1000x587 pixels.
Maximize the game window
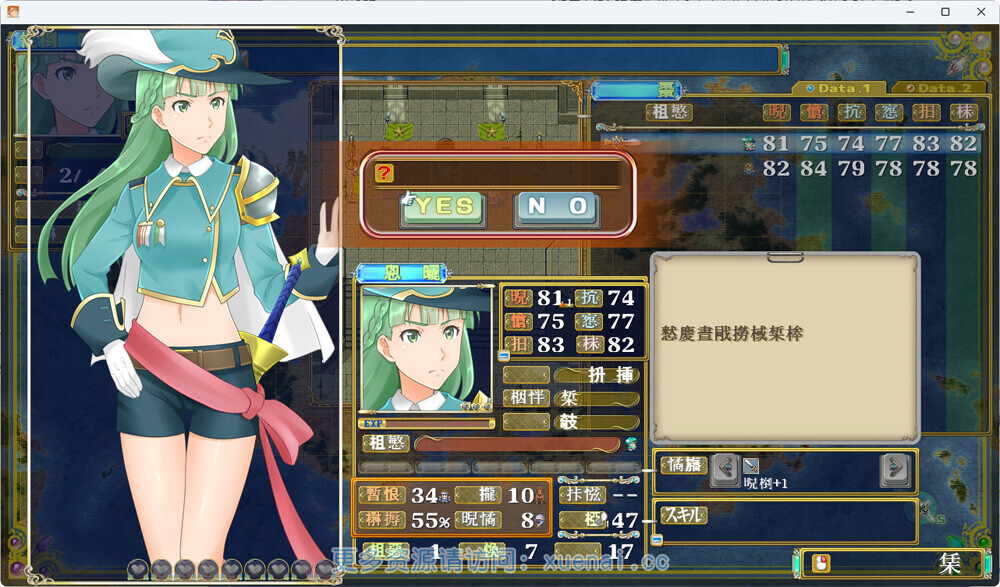click(x=945, y=12)
